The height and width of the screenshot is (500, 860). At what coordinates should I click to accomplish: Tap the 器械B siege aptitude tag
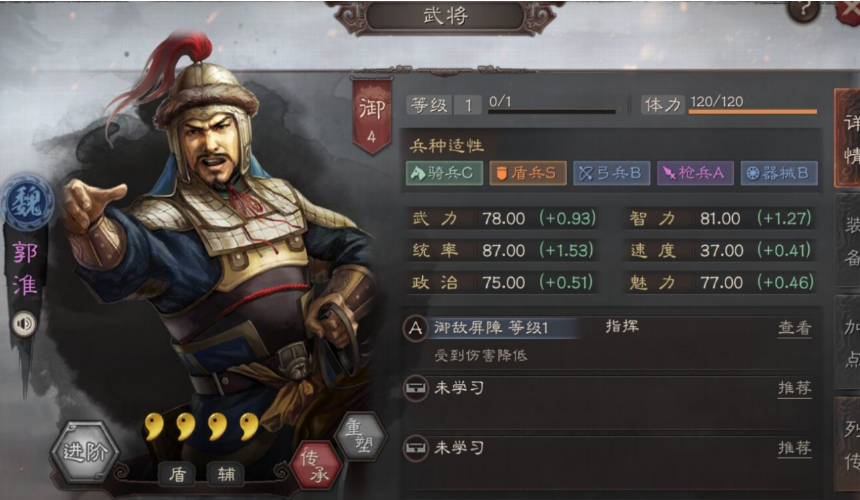point(780,172)
